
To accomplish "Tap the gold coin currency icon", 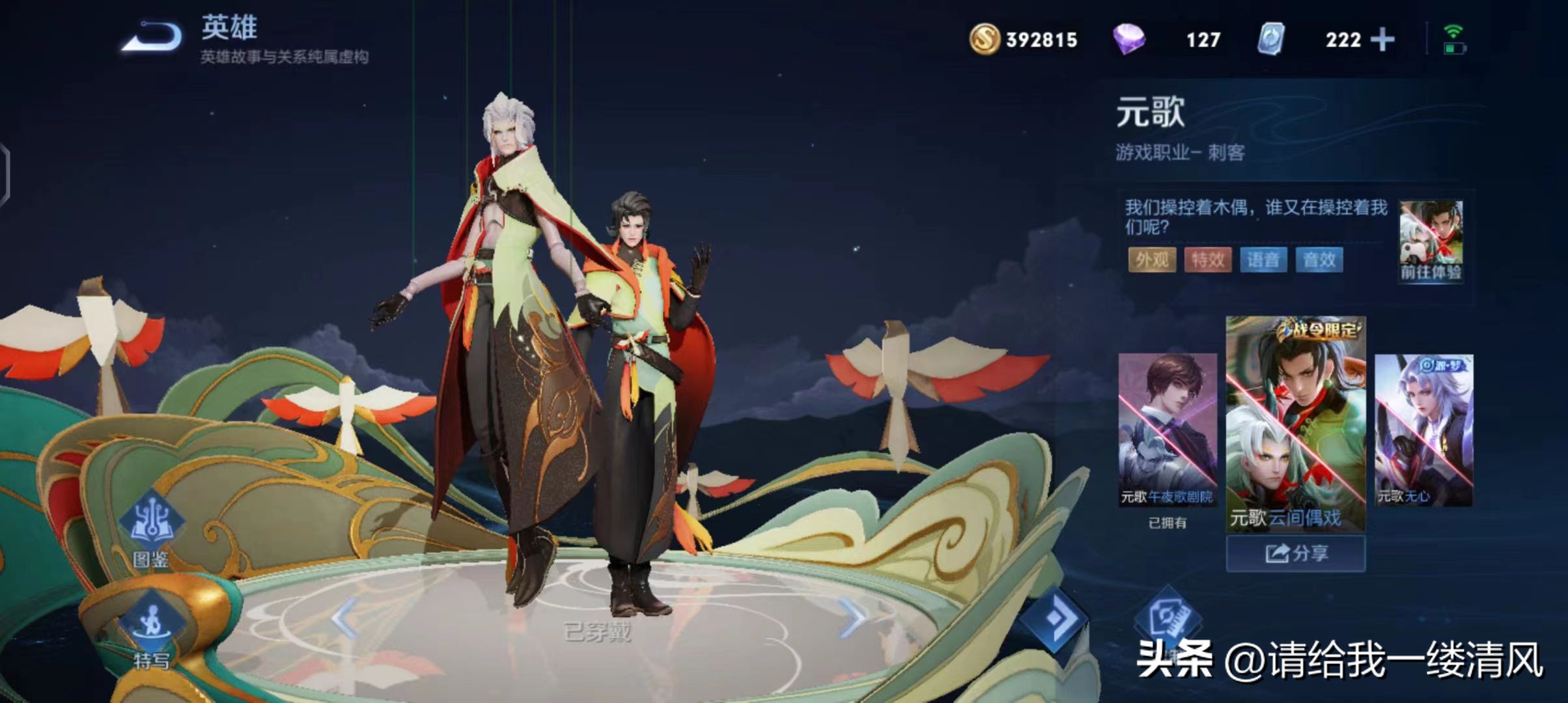I will [984, 39].
